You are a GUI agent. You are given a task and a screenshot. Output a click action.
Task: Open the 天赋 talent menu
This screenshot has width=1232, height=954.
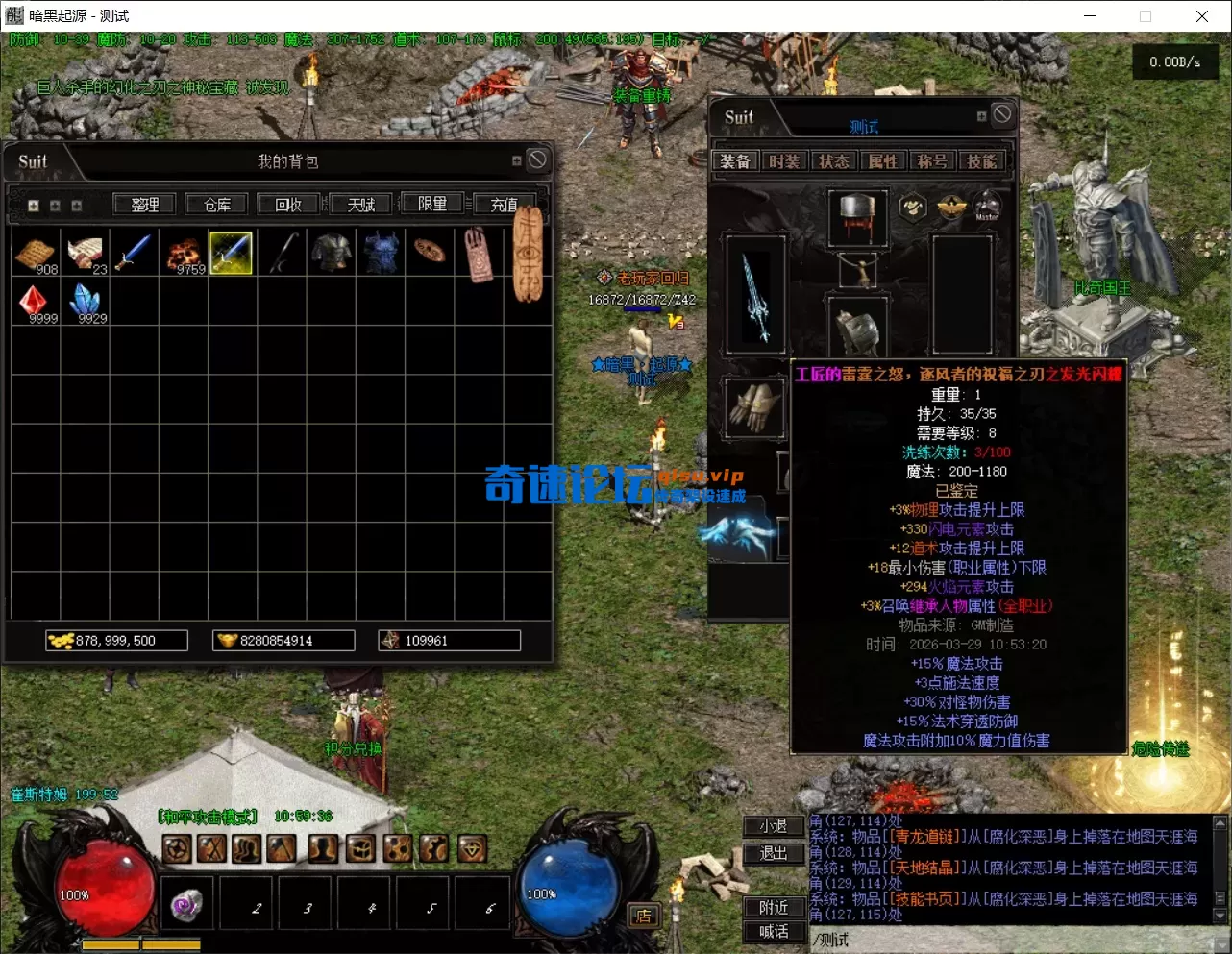[361, 205]
